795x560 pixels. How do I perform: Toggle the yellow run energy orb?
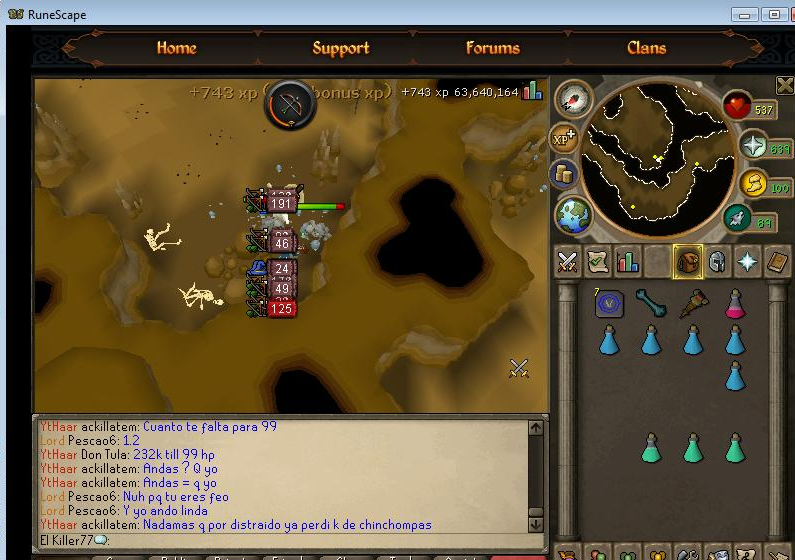tap(752, 184)
